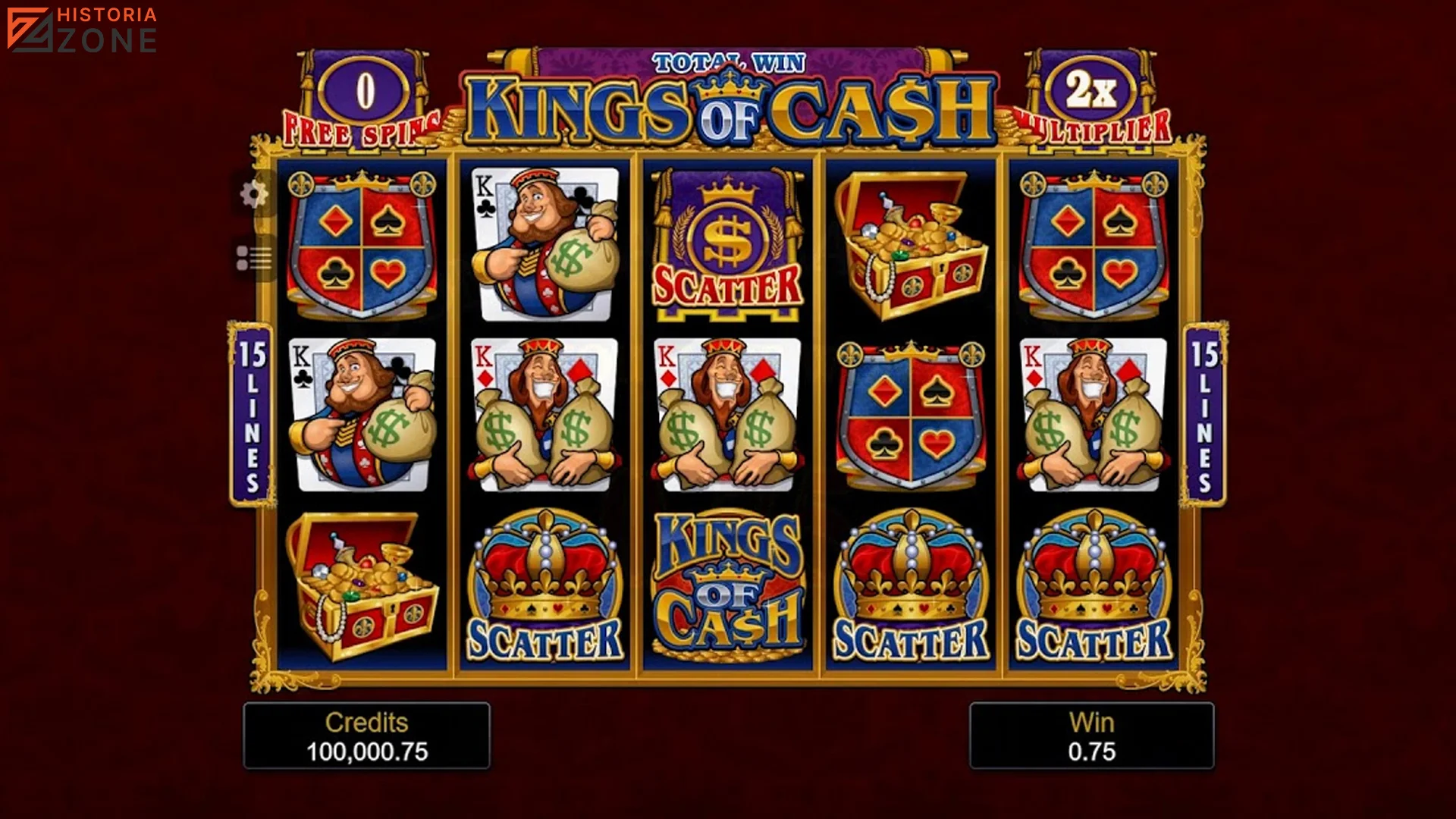Expand the Credits display panel

pos(368,736)
